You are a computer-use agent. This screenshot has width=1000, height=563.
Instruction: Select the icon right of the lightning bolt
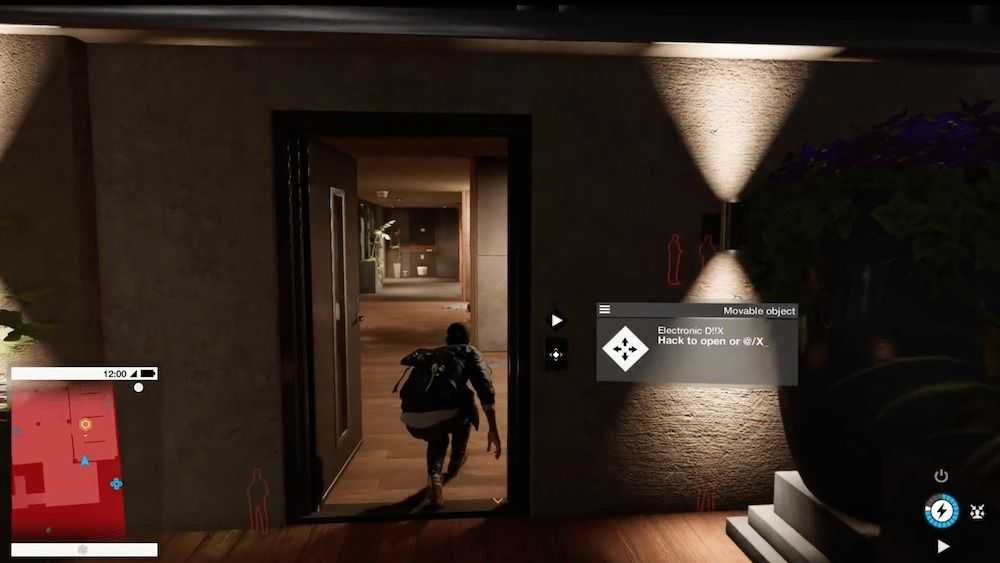(977, 513)
